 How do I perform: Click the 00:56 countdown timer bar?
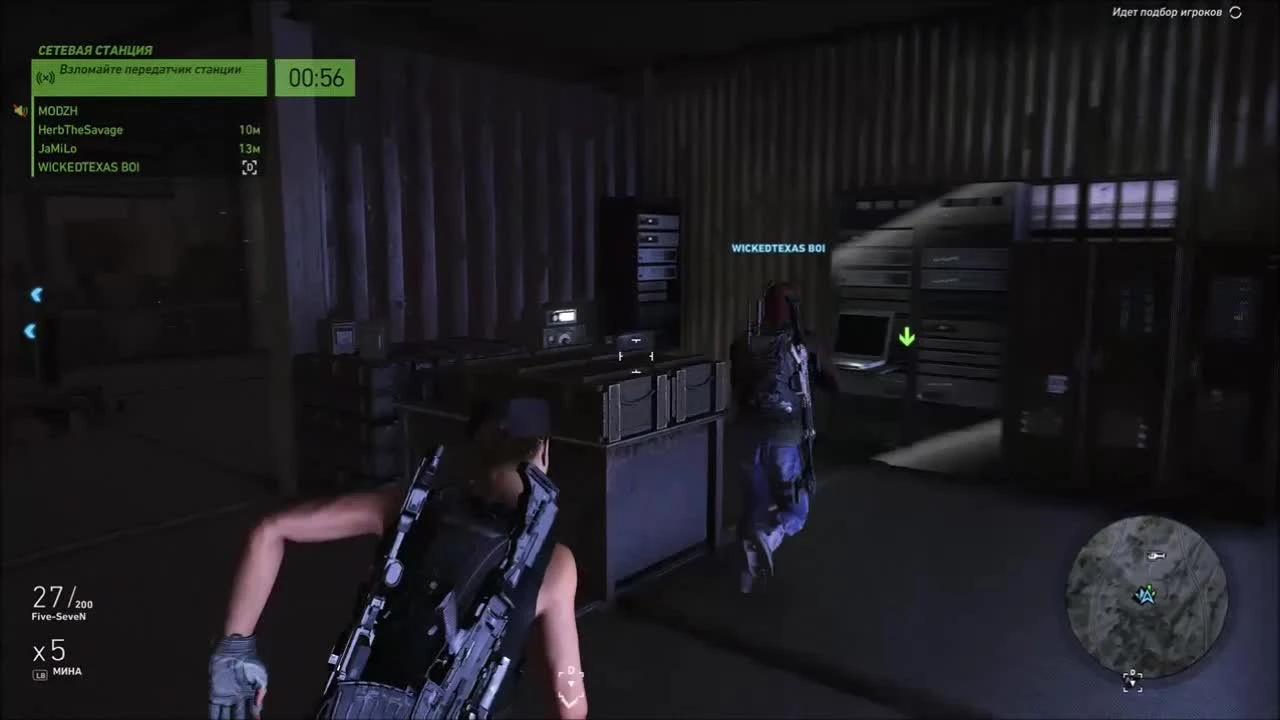click(314, 77)
